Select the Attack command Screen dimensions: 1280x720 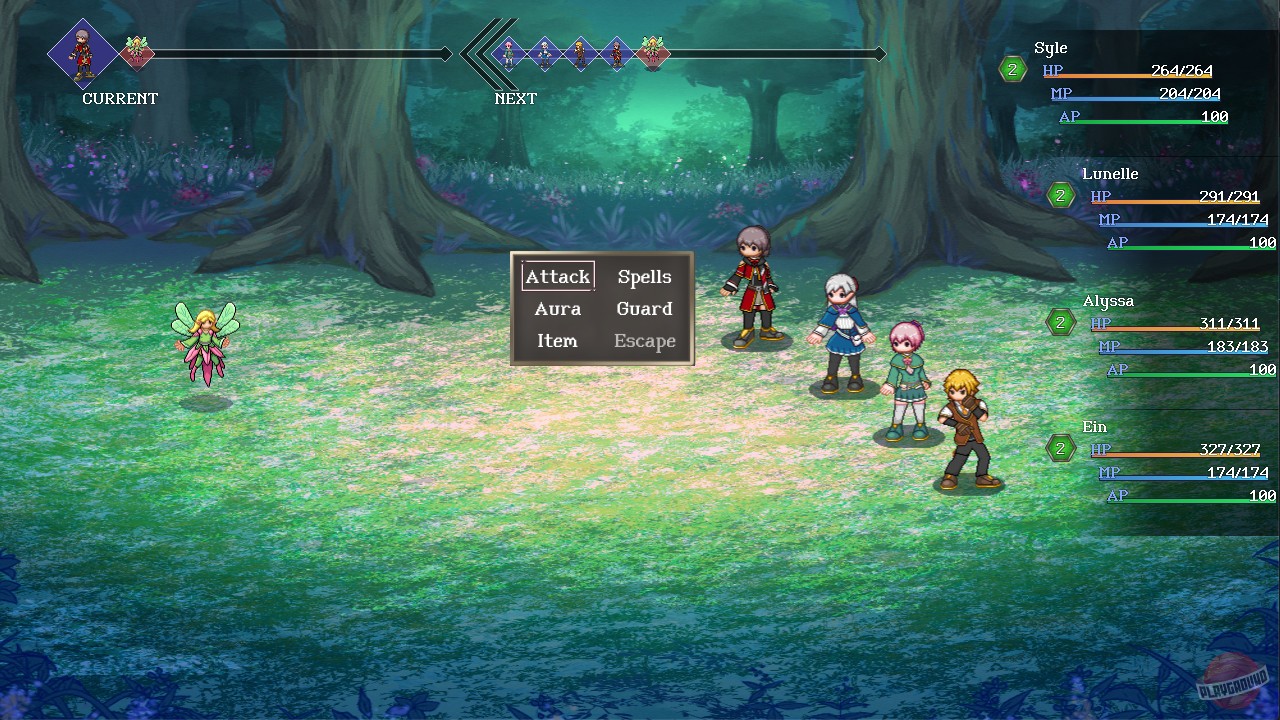(557, 276)
